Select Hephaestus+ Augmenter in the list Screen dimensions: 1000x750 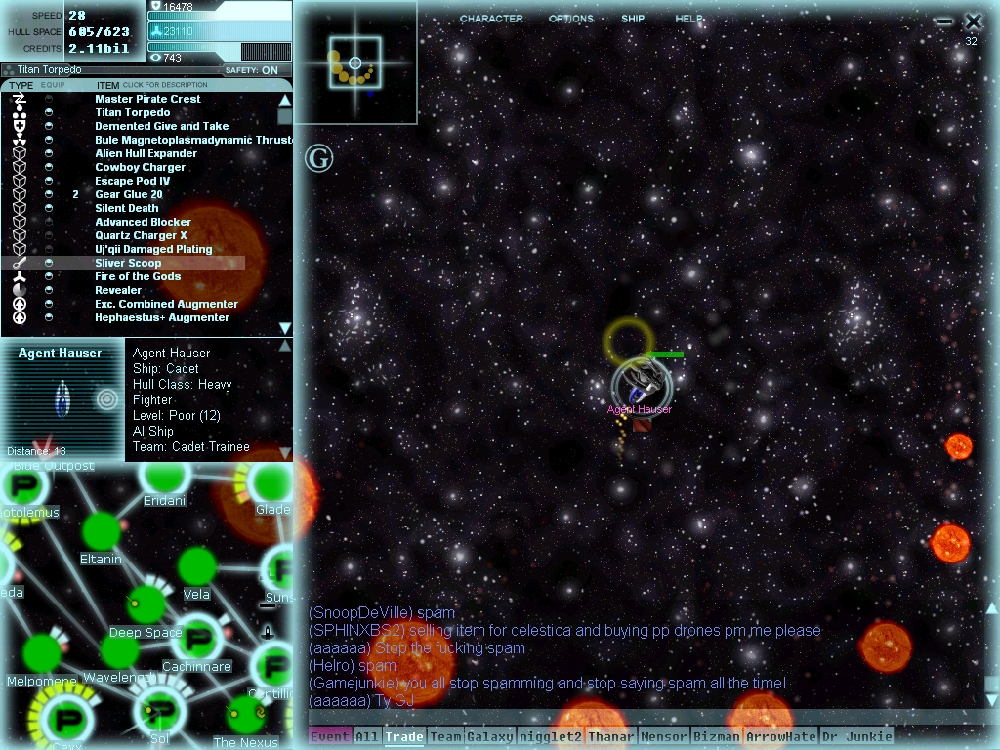pos(162,318)
